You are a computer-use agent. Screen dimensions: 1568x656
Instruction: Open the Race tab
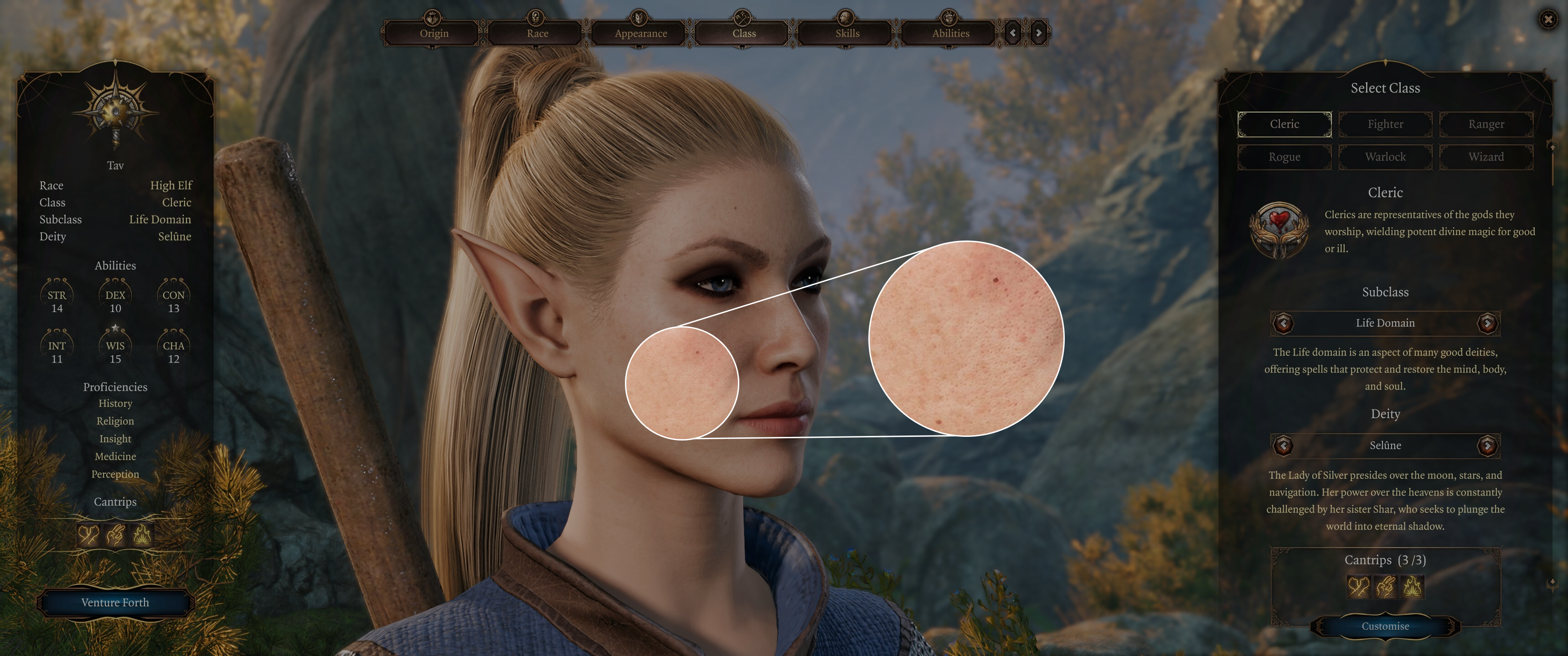[x=537, y=33]
